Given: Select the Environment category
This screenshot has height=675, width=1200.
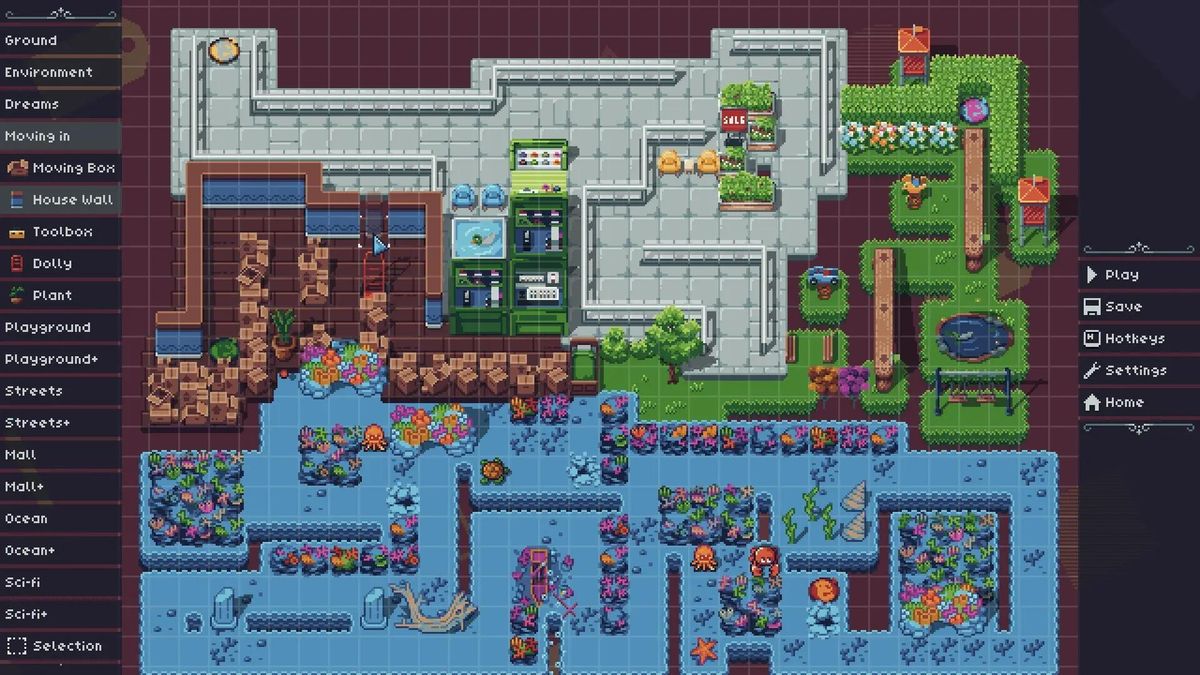Looking at the screenshot, I should [x=48, y=73].
